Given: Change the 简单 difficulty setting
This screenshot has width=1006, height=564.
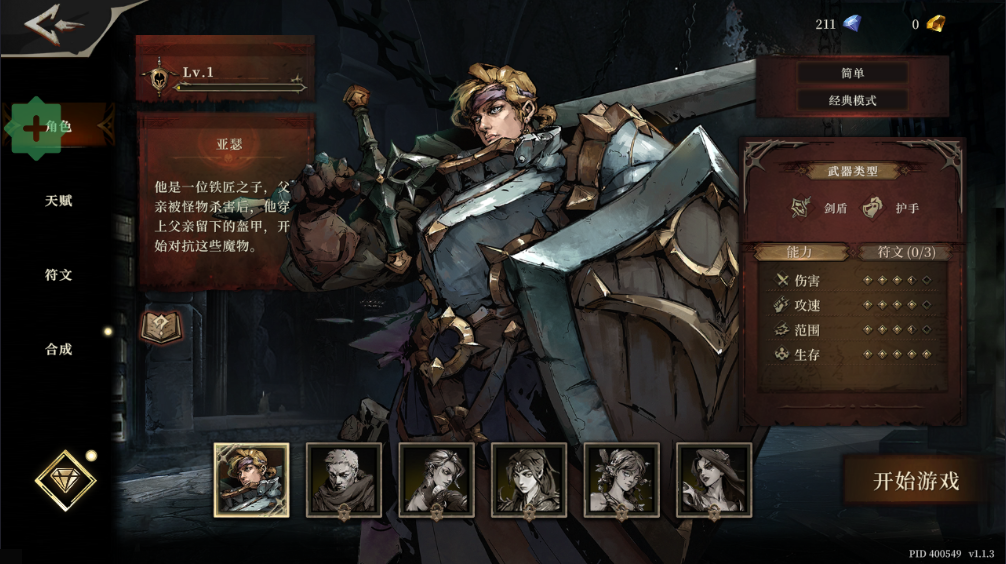Looking at the screenshot, I should (x=852, y=73).
